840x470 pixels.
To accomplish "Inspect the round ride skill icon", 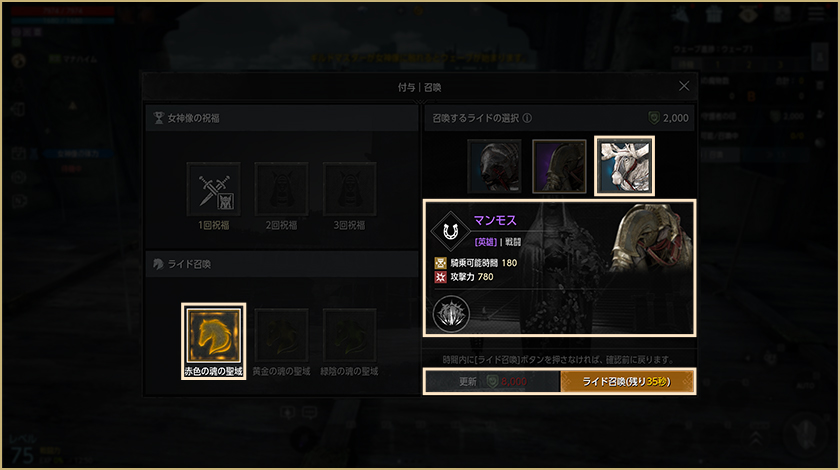I will (451, 315).
